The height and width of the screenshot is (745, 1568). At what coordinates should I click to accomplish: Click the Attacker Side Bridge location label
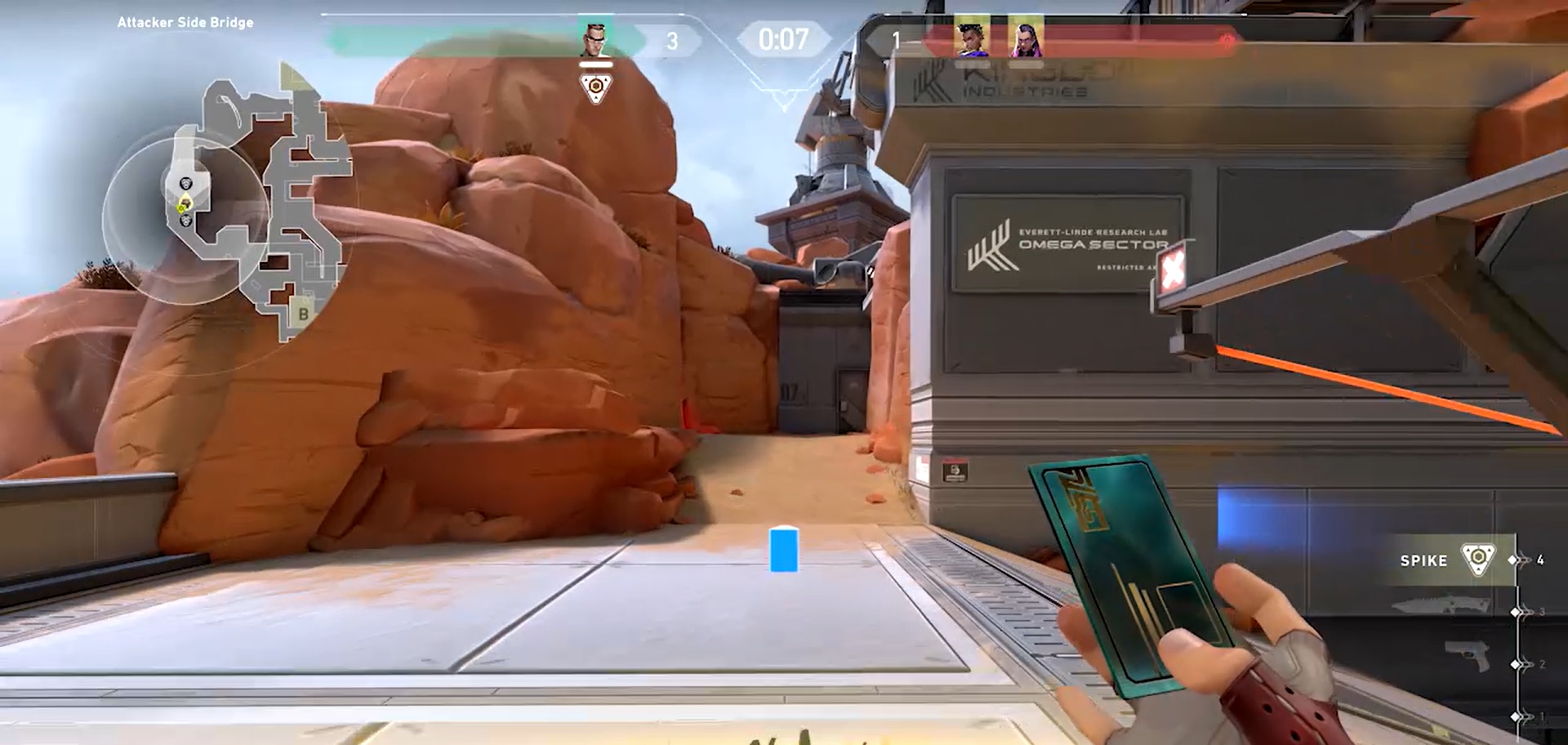[184, 23]
